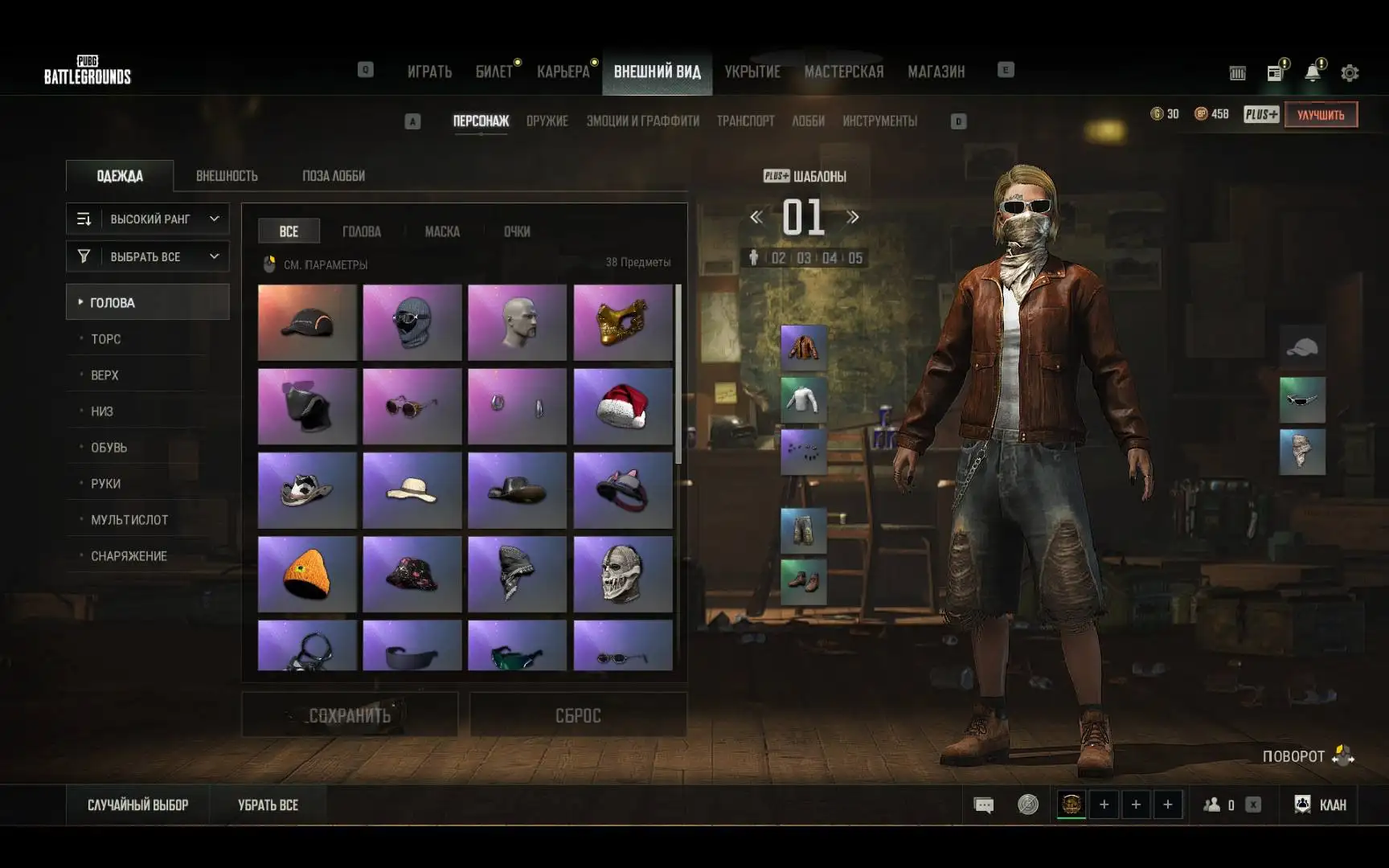Click СЛУЧАЙНЫЙ ВЫБОР random selection
The width and height of the screenshot is (1389, 868).
tap(137, 805)
